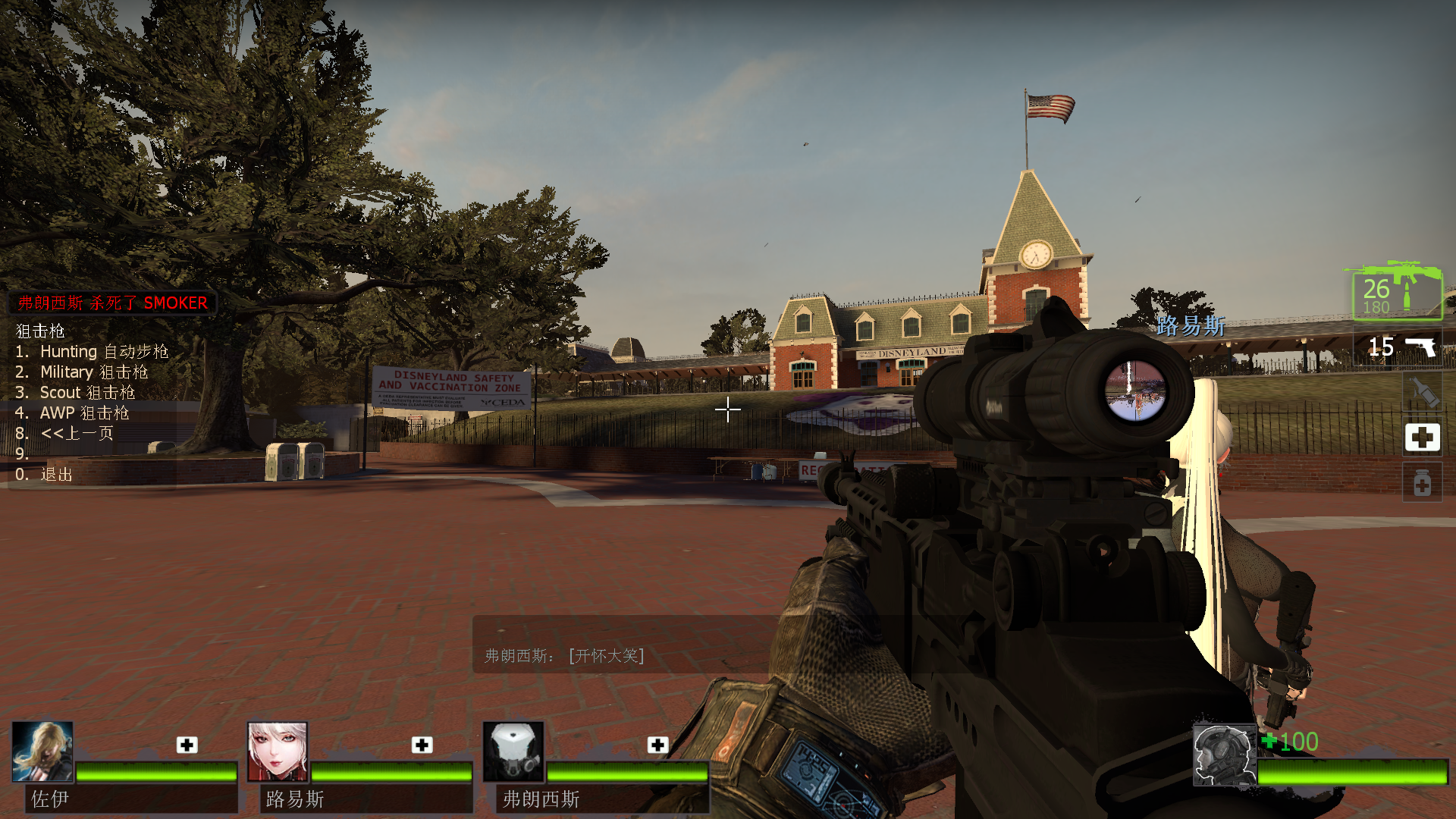Select the first aid kit slot
The width and height of the screenshot is (1456, 819).
[x=1422, y=438]
